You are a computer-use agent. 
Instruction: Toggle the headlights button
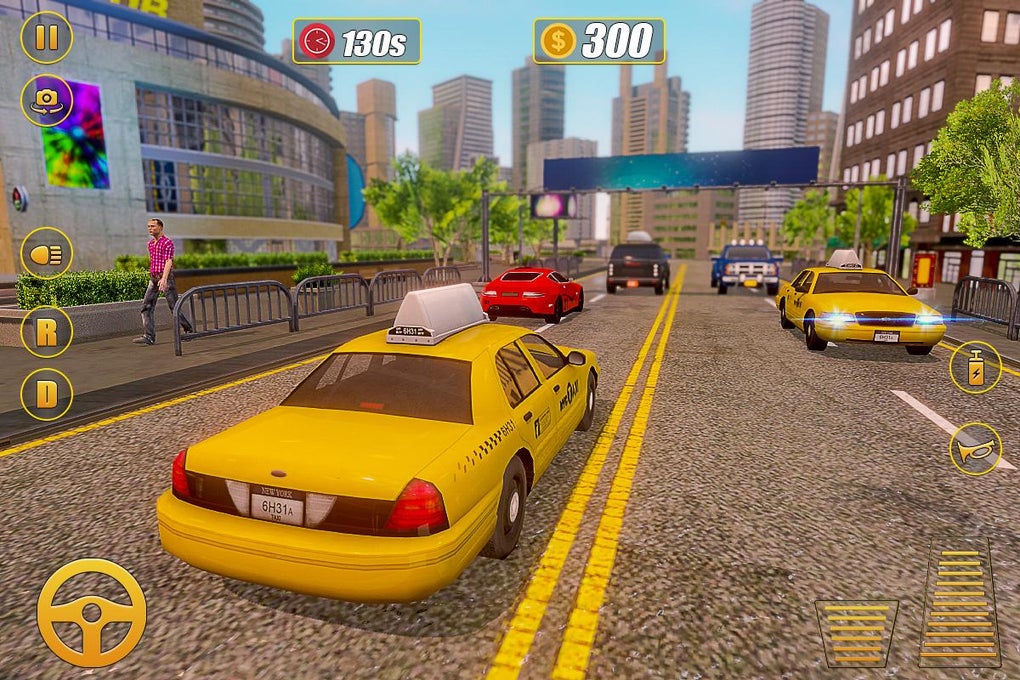[x=46, y=253]
